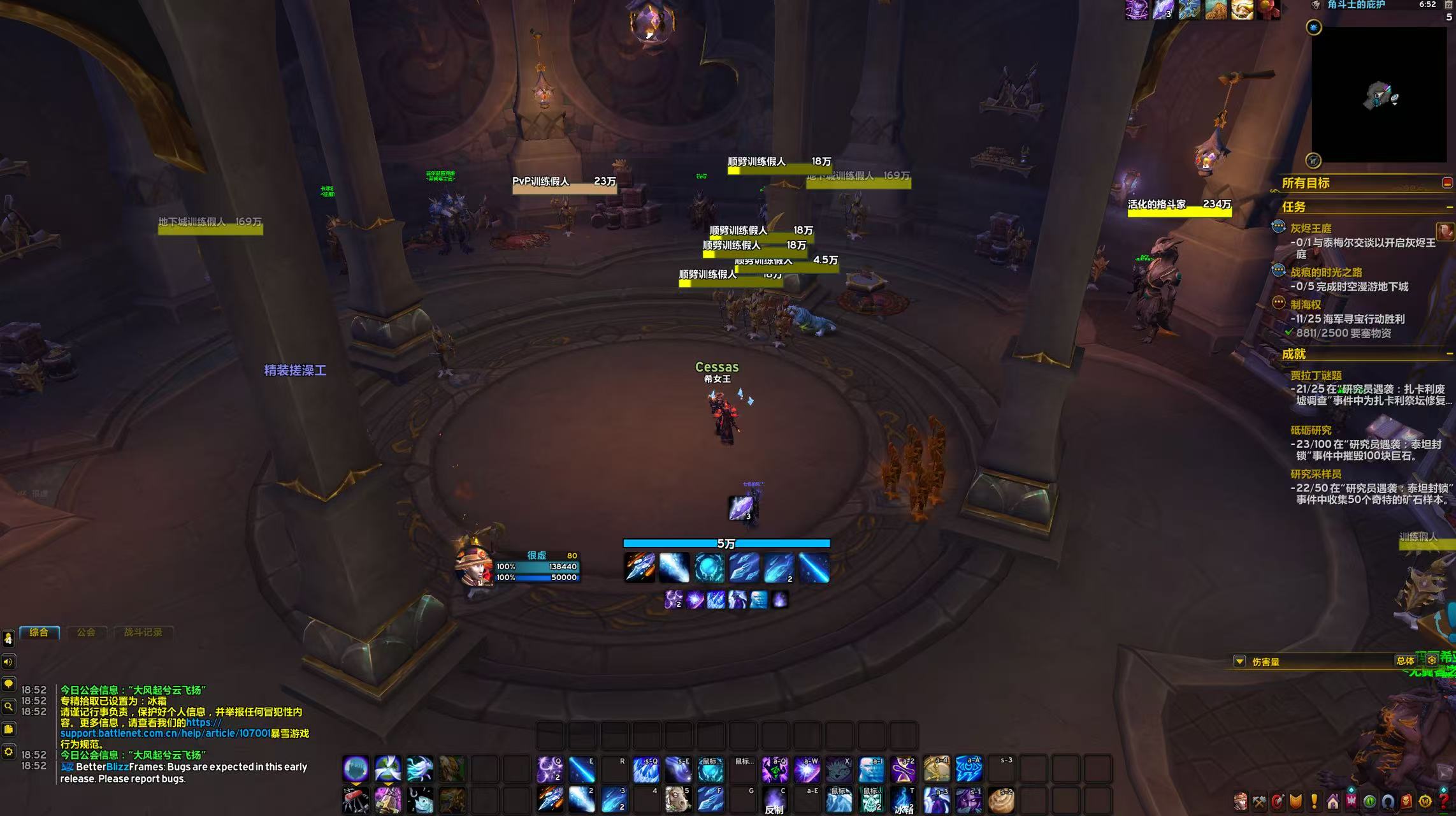Open the 战斗记录 combat log tab

click(143, 632)
